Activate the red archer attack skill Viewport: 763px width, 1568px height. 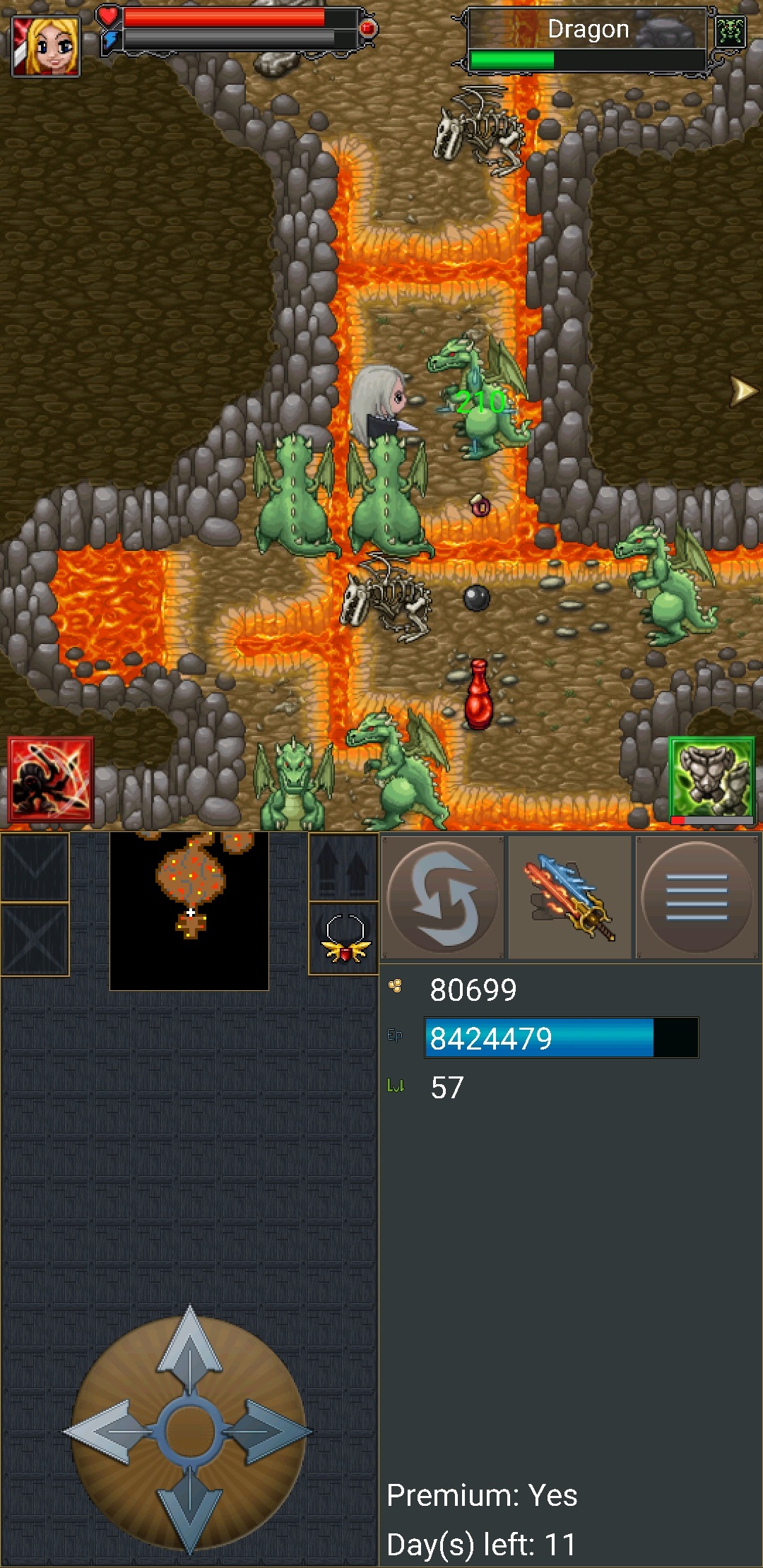click(50, 780)
